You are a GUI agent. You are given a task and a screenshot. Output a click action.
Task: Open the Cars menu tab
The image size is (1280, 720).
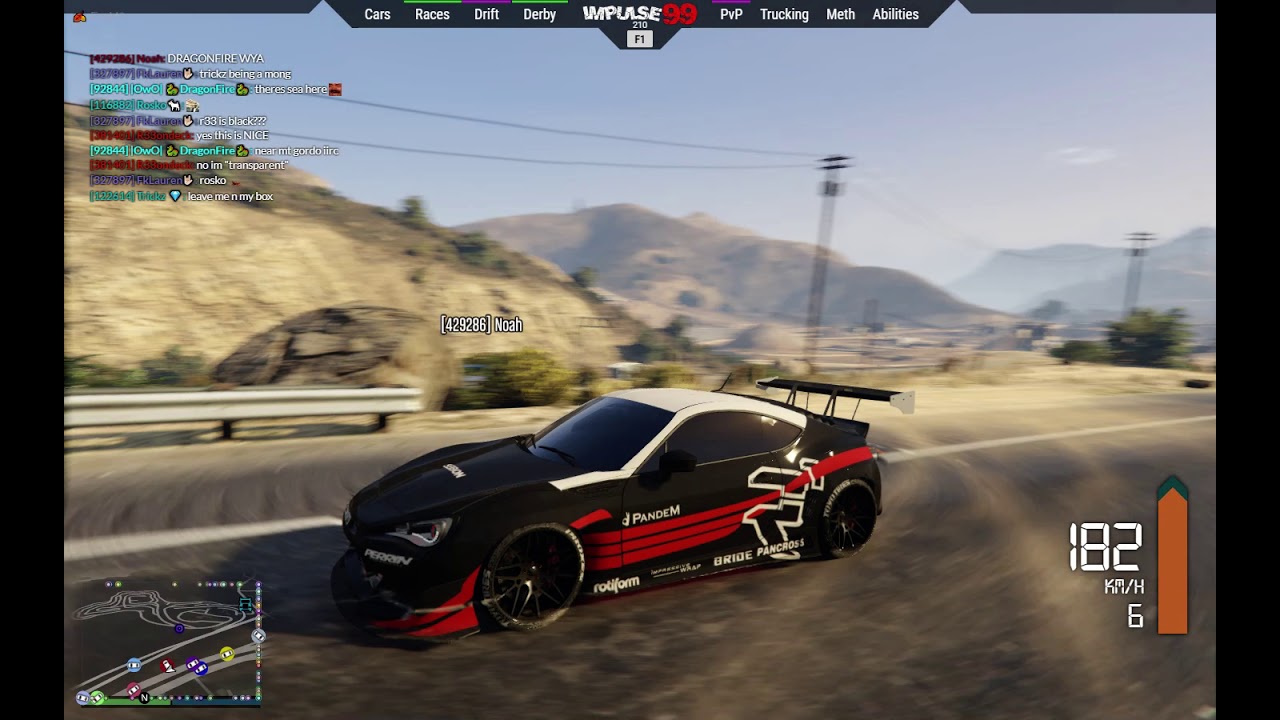(x=377, y=14)
